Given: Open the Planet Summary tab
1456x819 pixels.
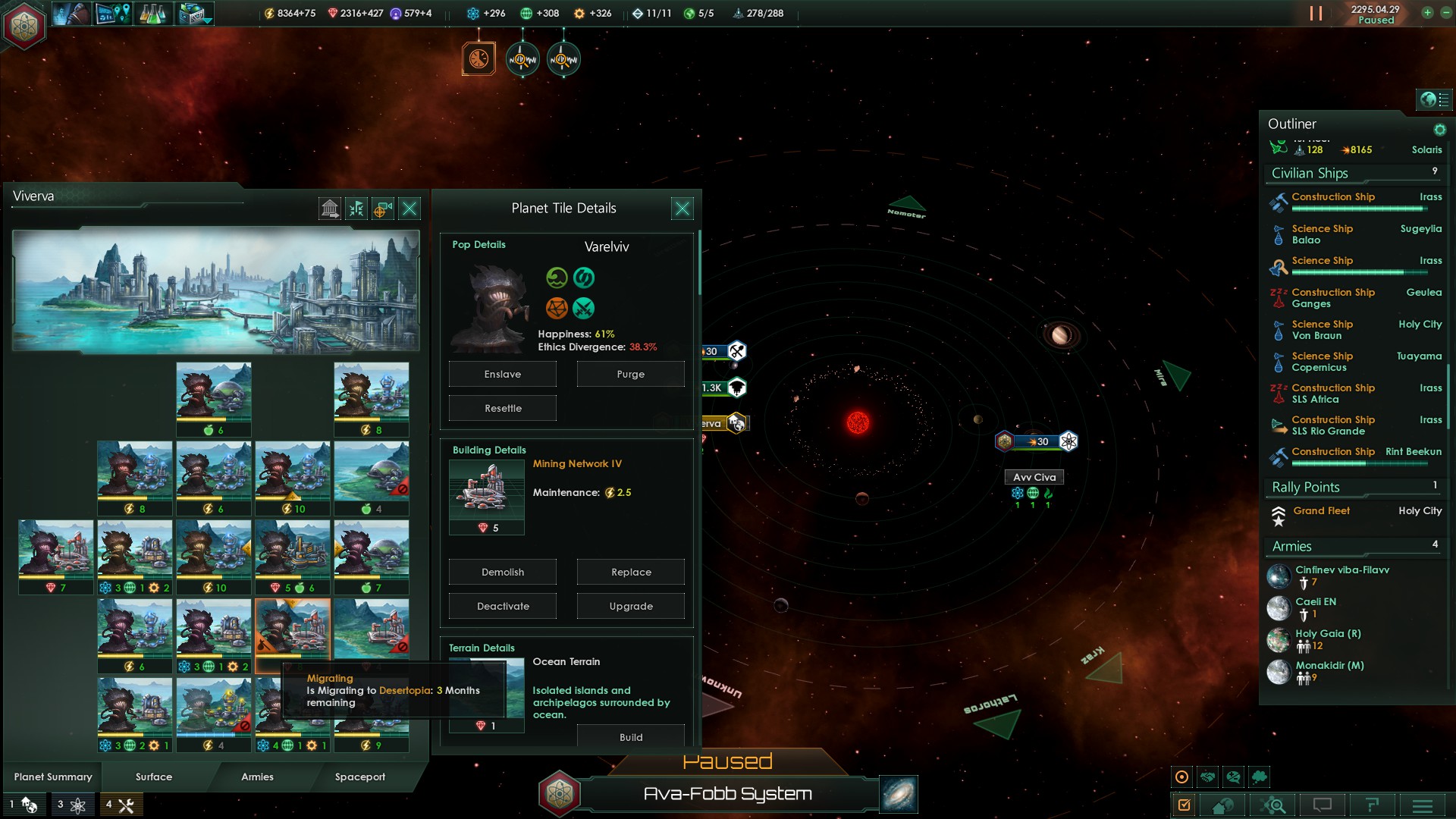Looking at the screenshot, I should click(53, 777).
